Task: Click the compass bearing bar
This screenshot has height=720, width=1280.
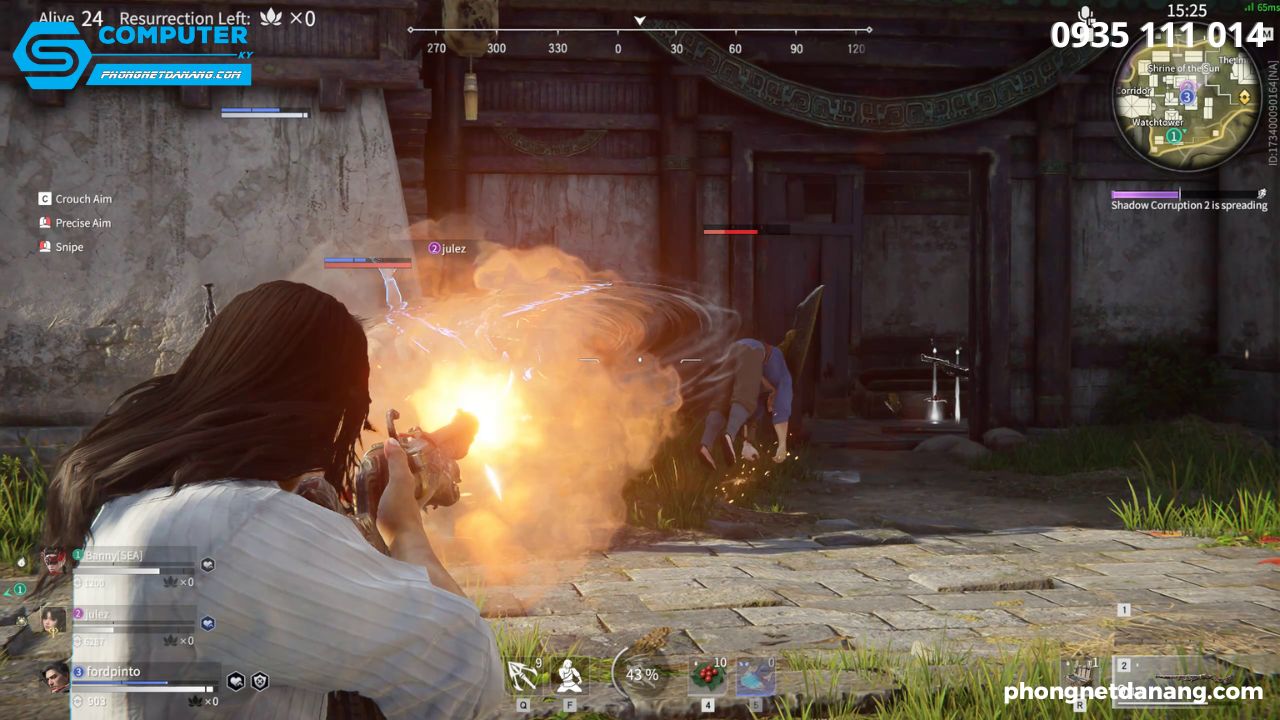Action: tap(640, 38)
